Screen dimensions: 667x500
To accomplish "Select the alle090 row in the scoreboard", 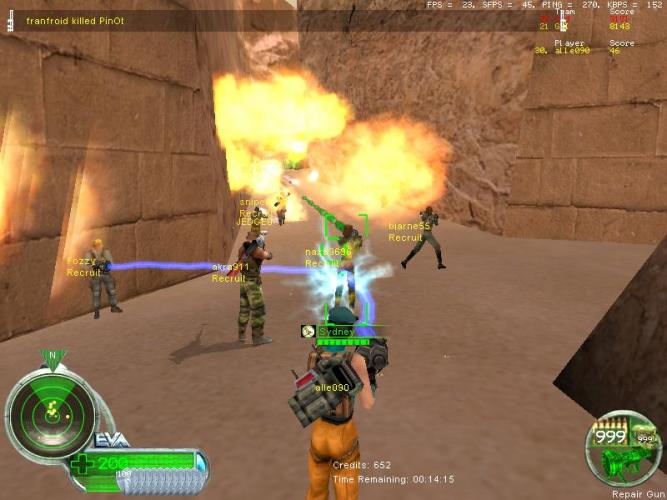I will (582, 49).
